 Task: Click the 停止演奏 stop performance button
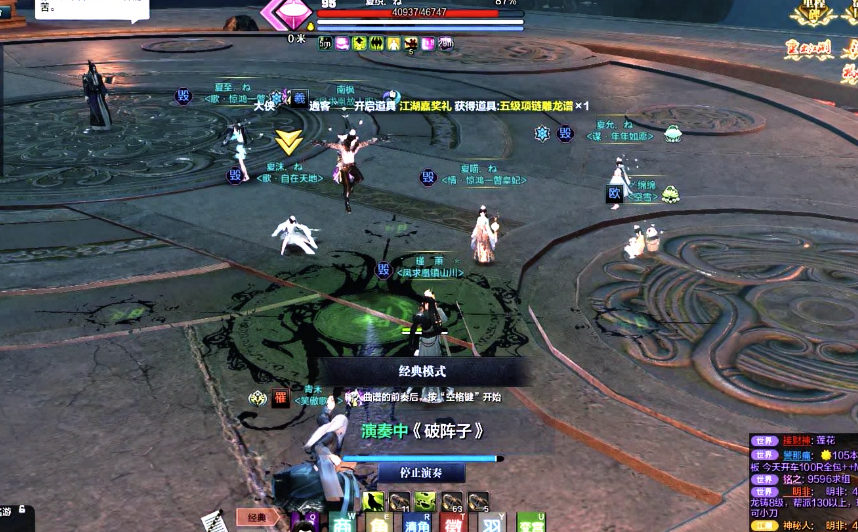coord(422,473)
